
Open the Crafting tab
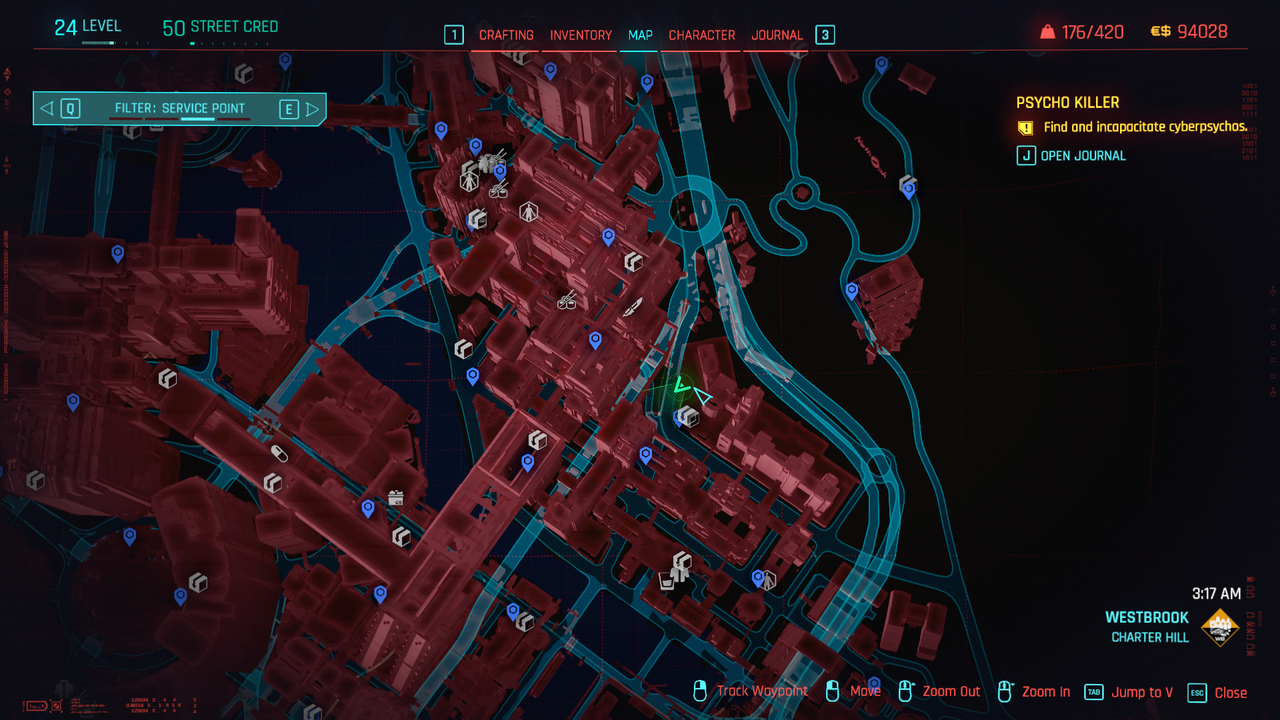pyautogui.click(x=506, y=35)
